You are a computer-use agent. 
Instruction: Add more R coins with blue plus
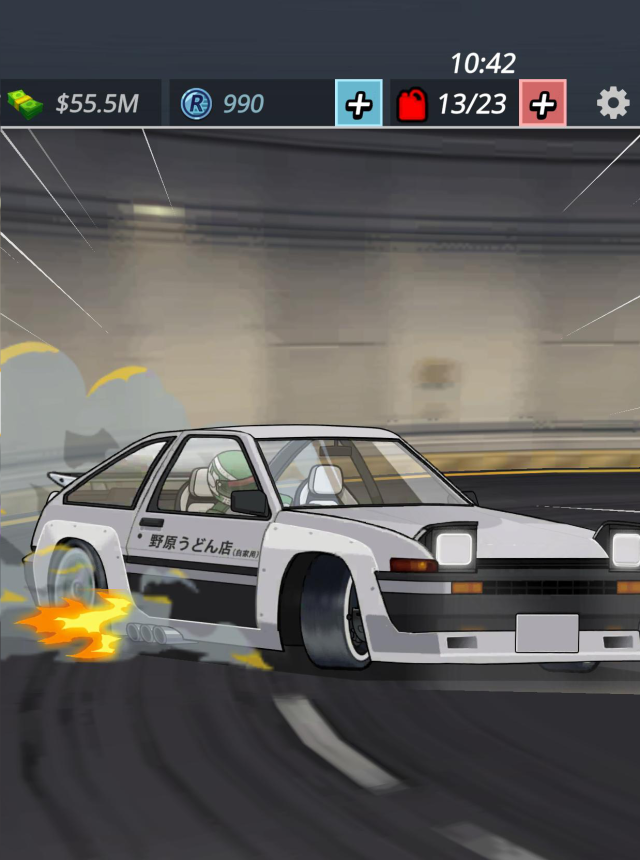(x=358, y=103)
